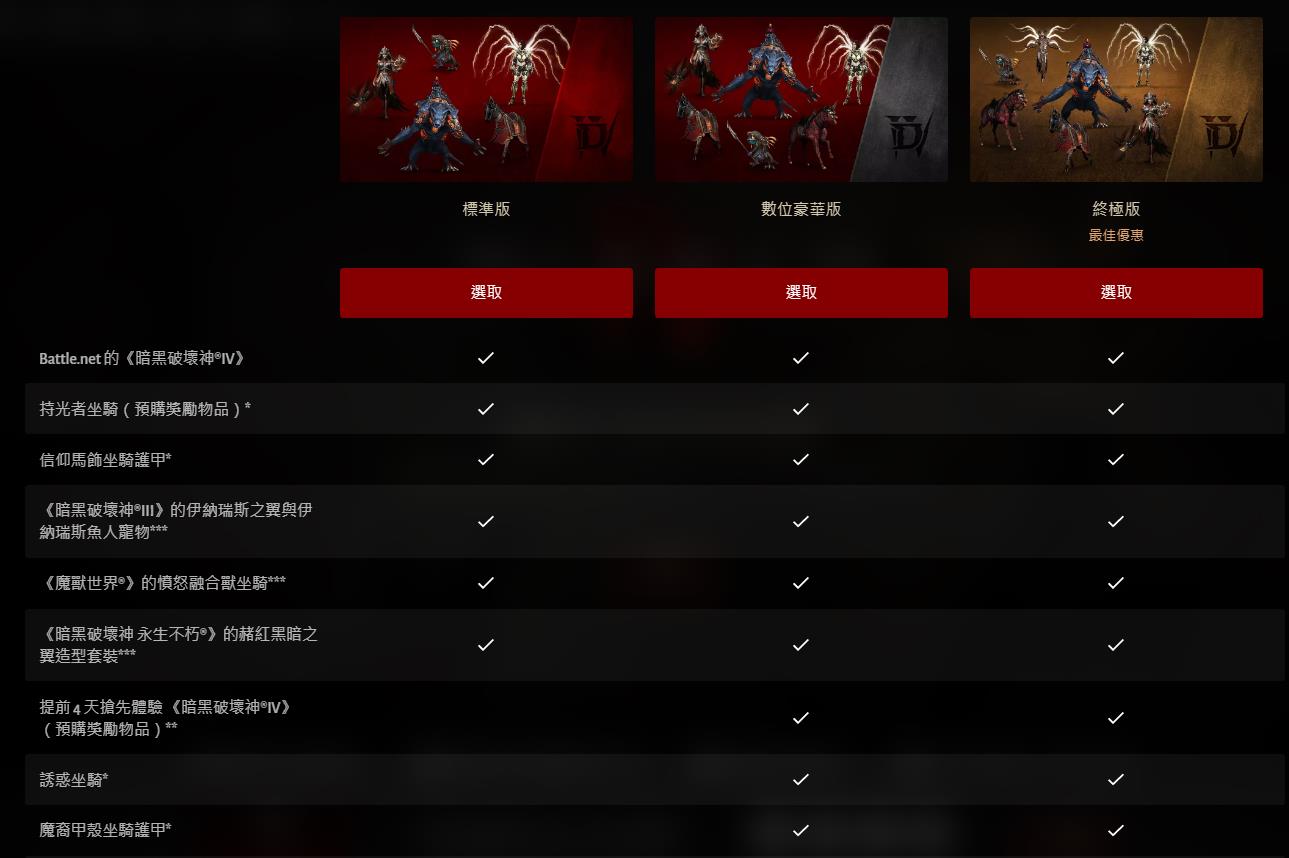Click the 數位豪華版 checkmark for 提前 4 天搶先體驗
This screenshot has width=1289, height=858.
click(x=800, y=717)
